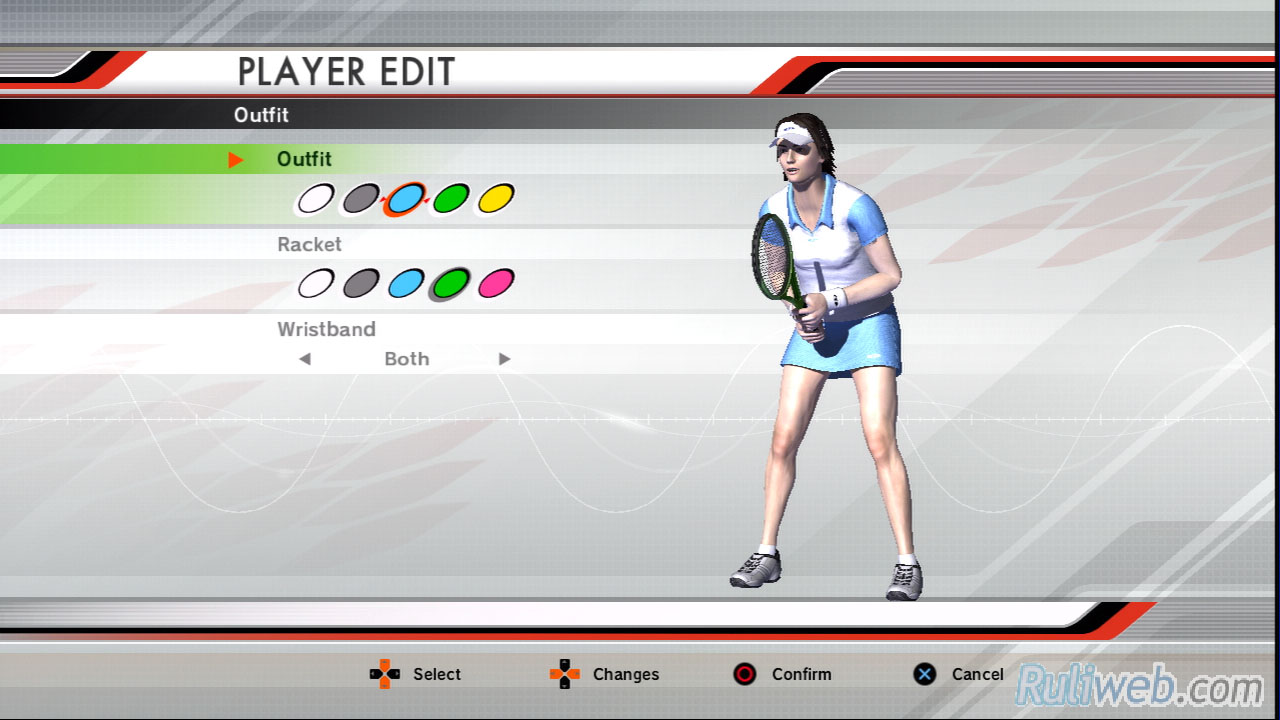Pick the gray racket color
This screenshot has height=720, width=1280.
360,284
